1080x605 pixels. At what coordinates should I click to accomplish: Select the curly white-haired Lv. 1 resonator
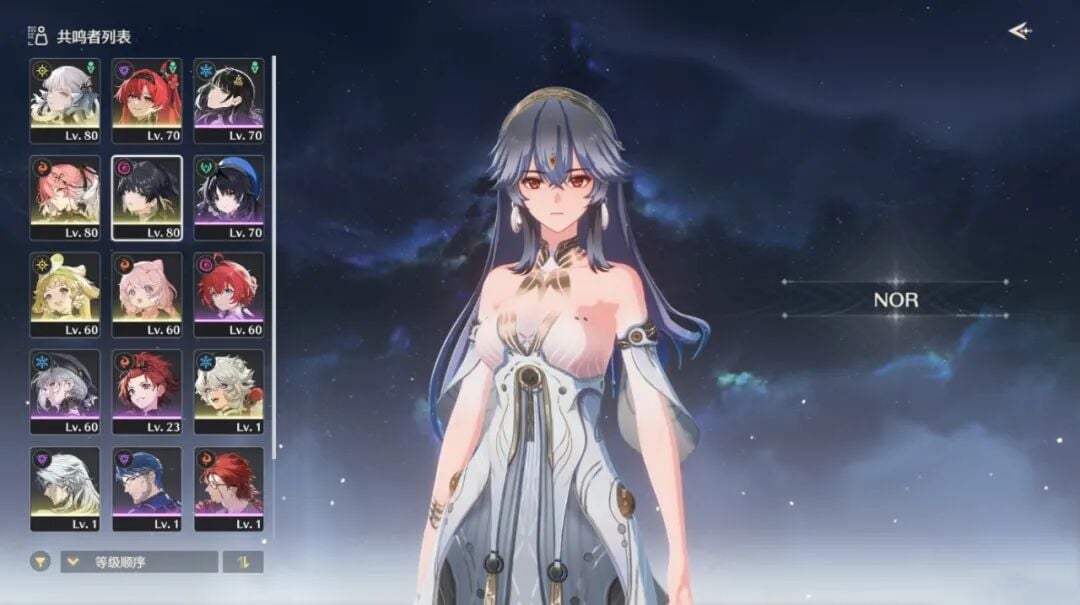229,391
